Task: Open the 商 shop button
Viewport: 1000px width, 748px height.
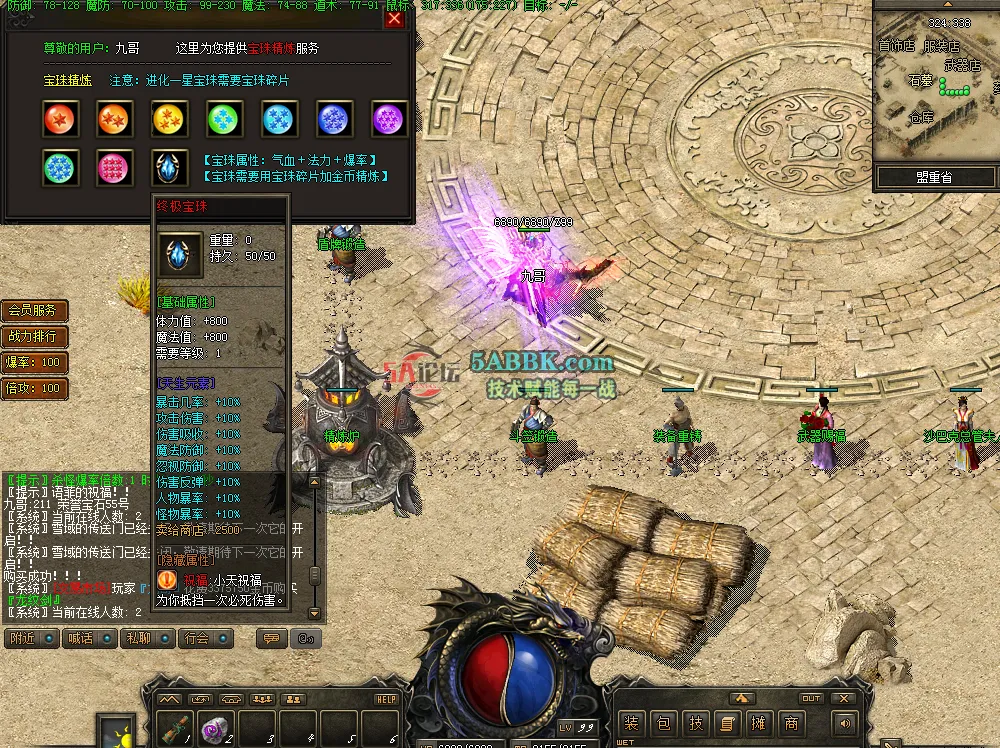Action: pyautogui.click(x=791, y=723)
